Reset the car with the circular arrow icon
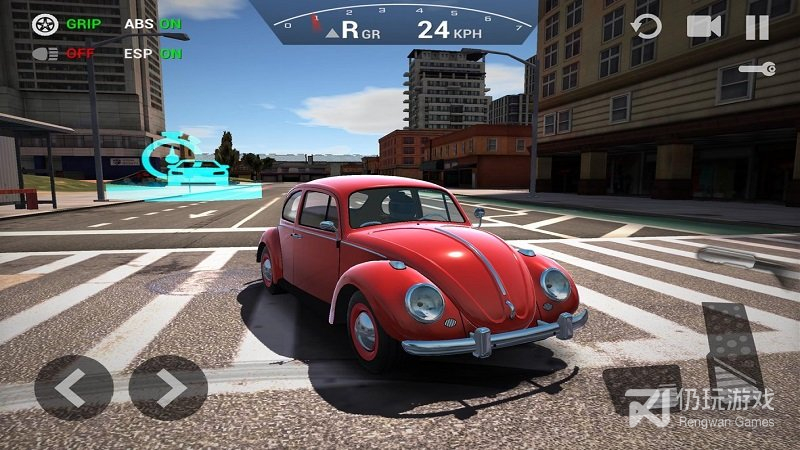800x450 pixels. tap(647, 27)
